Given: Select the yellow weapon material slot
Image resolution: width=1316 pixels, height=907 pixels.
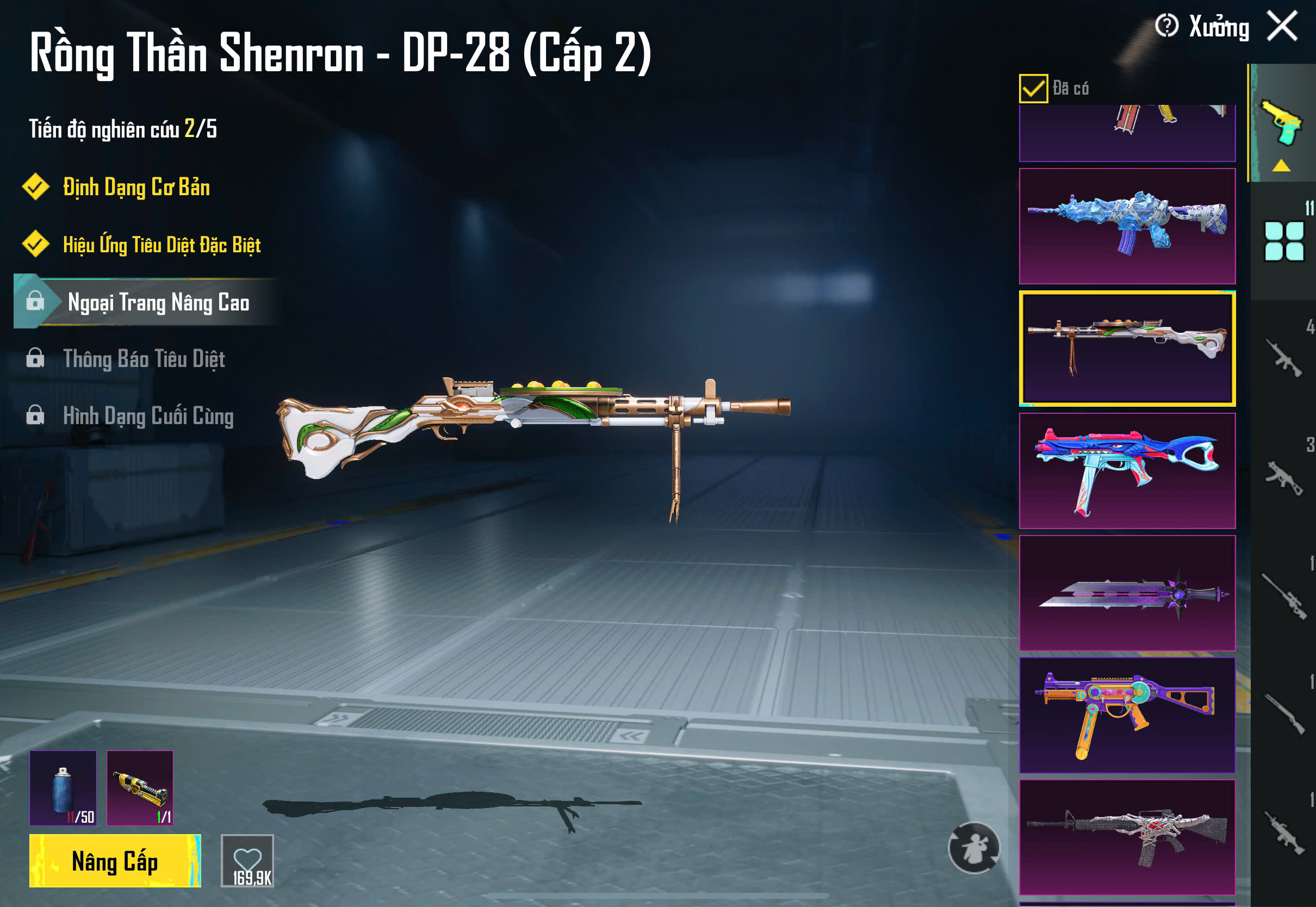Looking at the screenshot, I should pos(140,788).
